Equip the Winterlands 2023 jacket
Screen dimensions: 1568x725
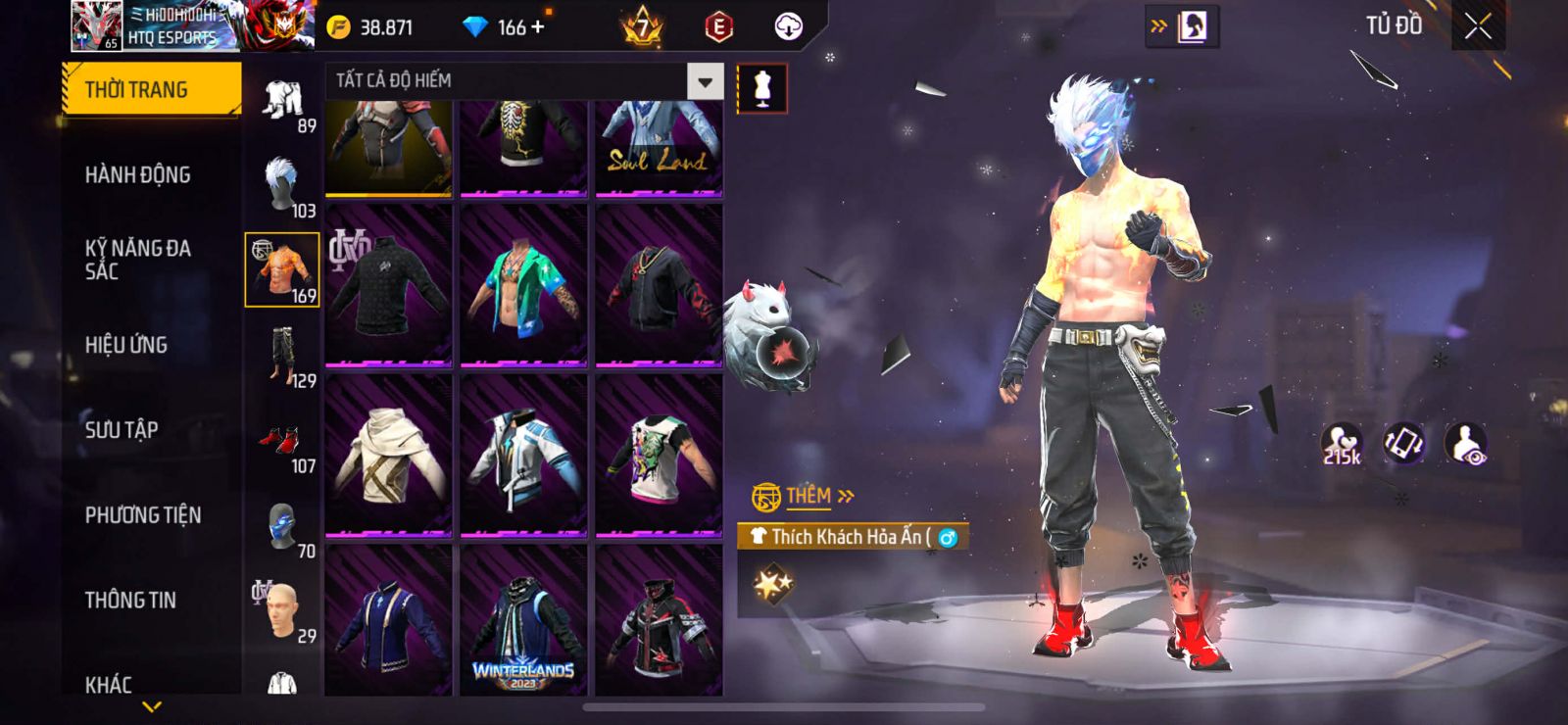tap(523, 621)
